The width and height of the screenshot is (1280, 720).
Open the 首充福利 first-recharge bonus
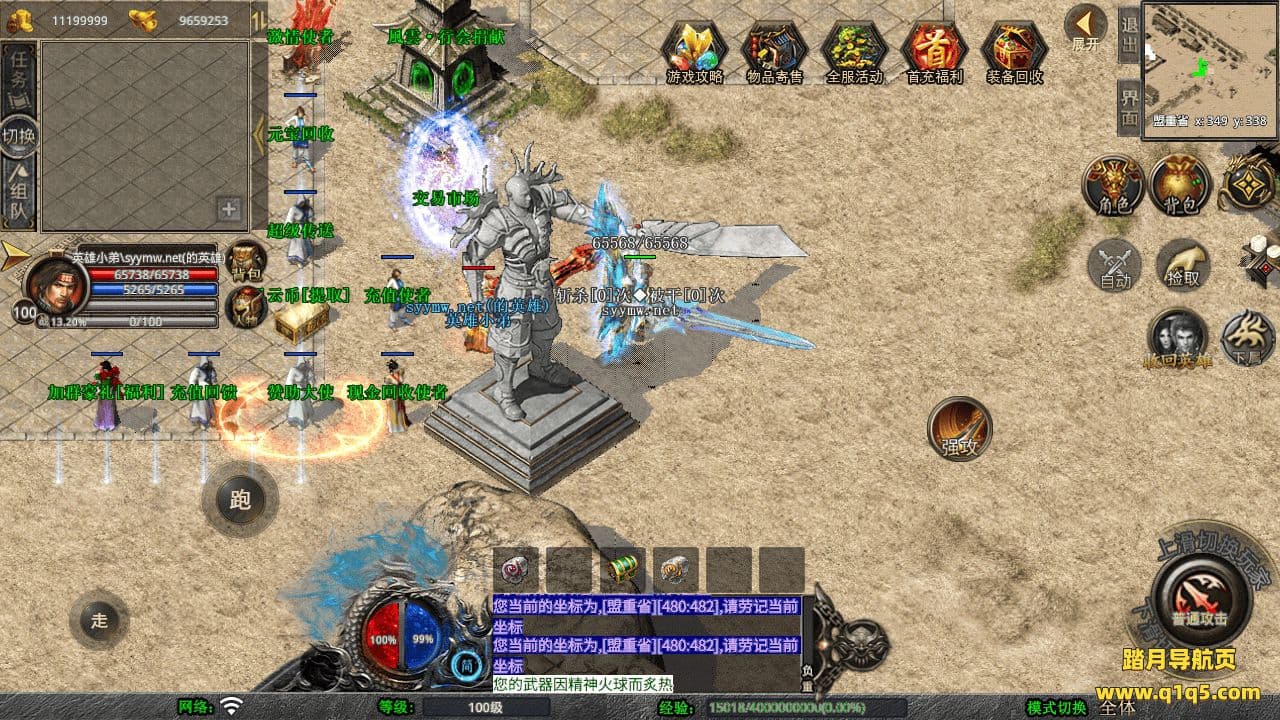tap(934, 50)
